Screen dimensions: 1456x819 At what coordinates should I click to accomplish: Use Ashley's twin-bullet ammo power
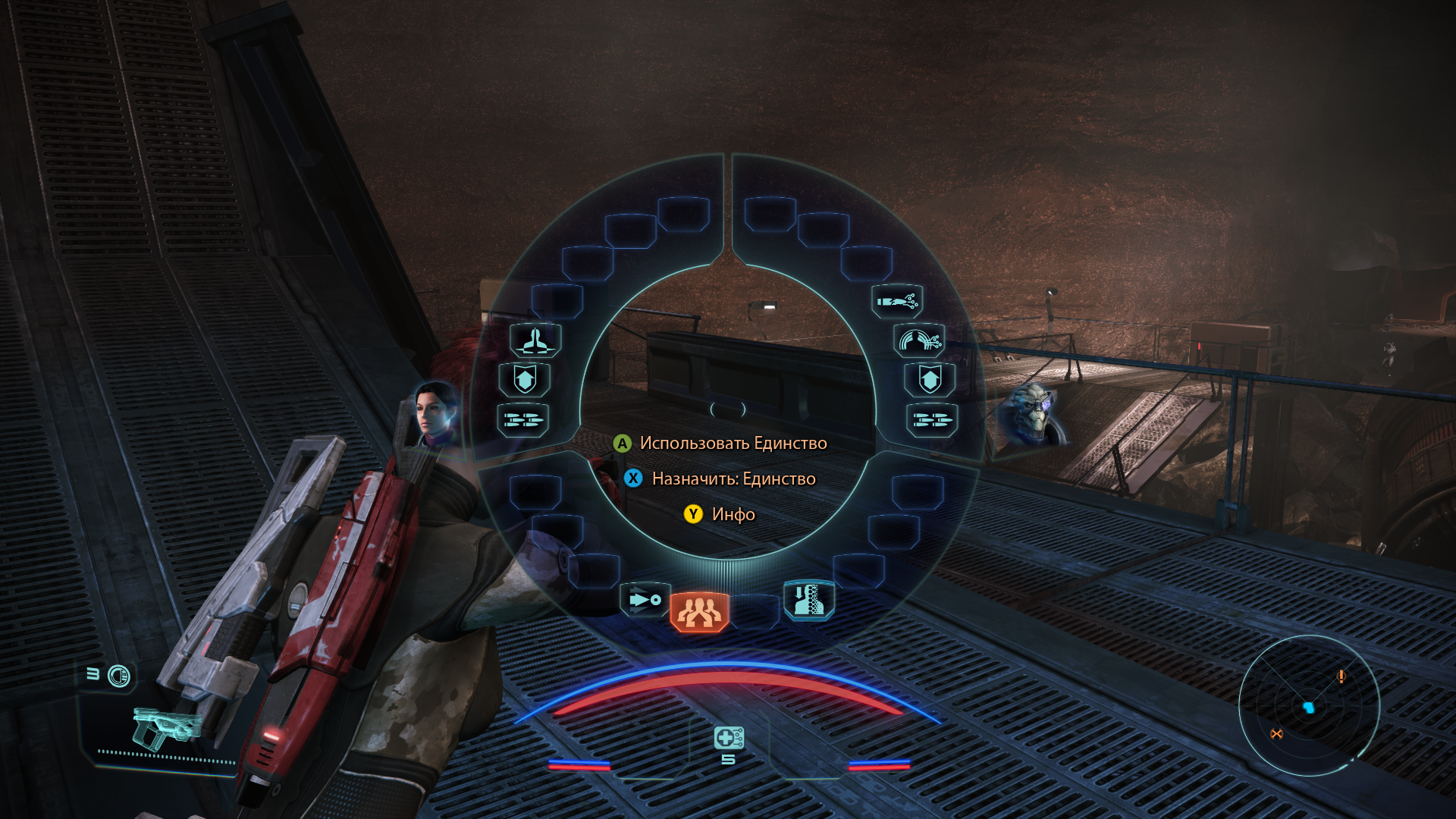[522, 419]
